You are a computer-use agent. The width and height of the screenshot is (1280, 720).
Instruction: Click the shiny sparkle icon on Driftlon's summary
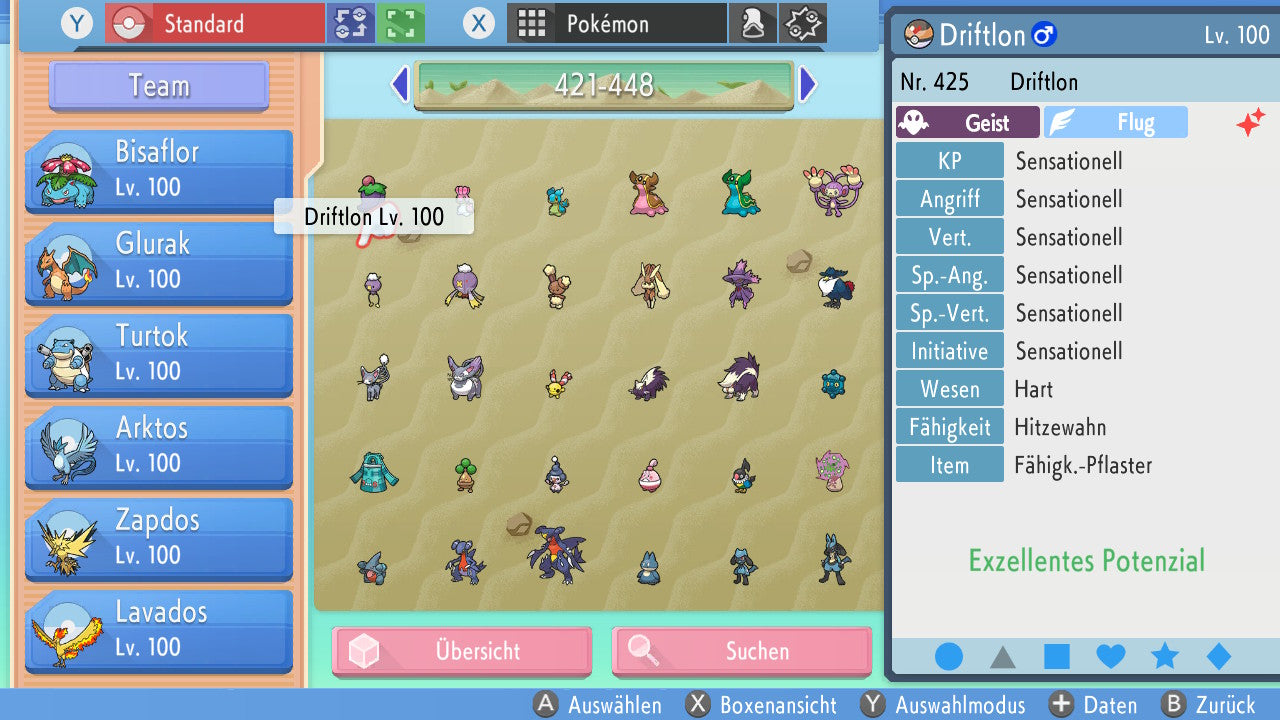click(x=1251, y=122)
